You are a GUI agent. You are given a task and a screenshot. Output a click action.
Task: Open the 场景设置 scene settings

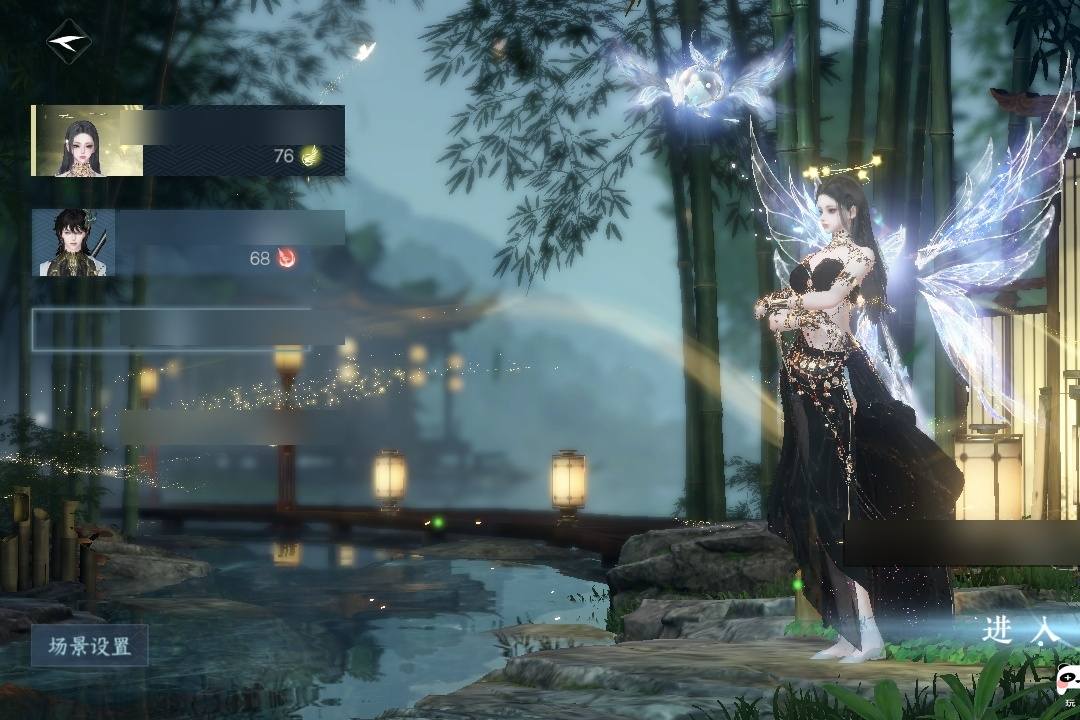(89, 646)
